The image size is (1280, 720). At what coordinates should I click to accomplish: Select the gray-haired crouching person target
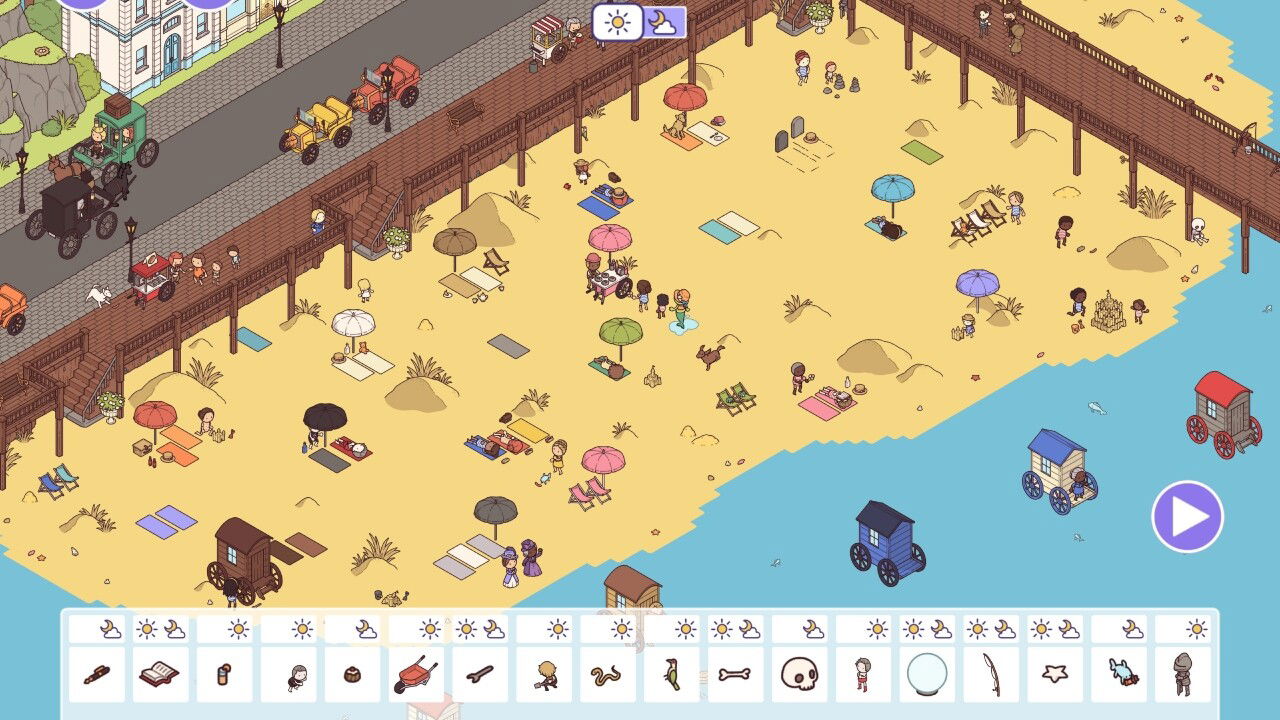pyautogui.click(x=288, y=675)
